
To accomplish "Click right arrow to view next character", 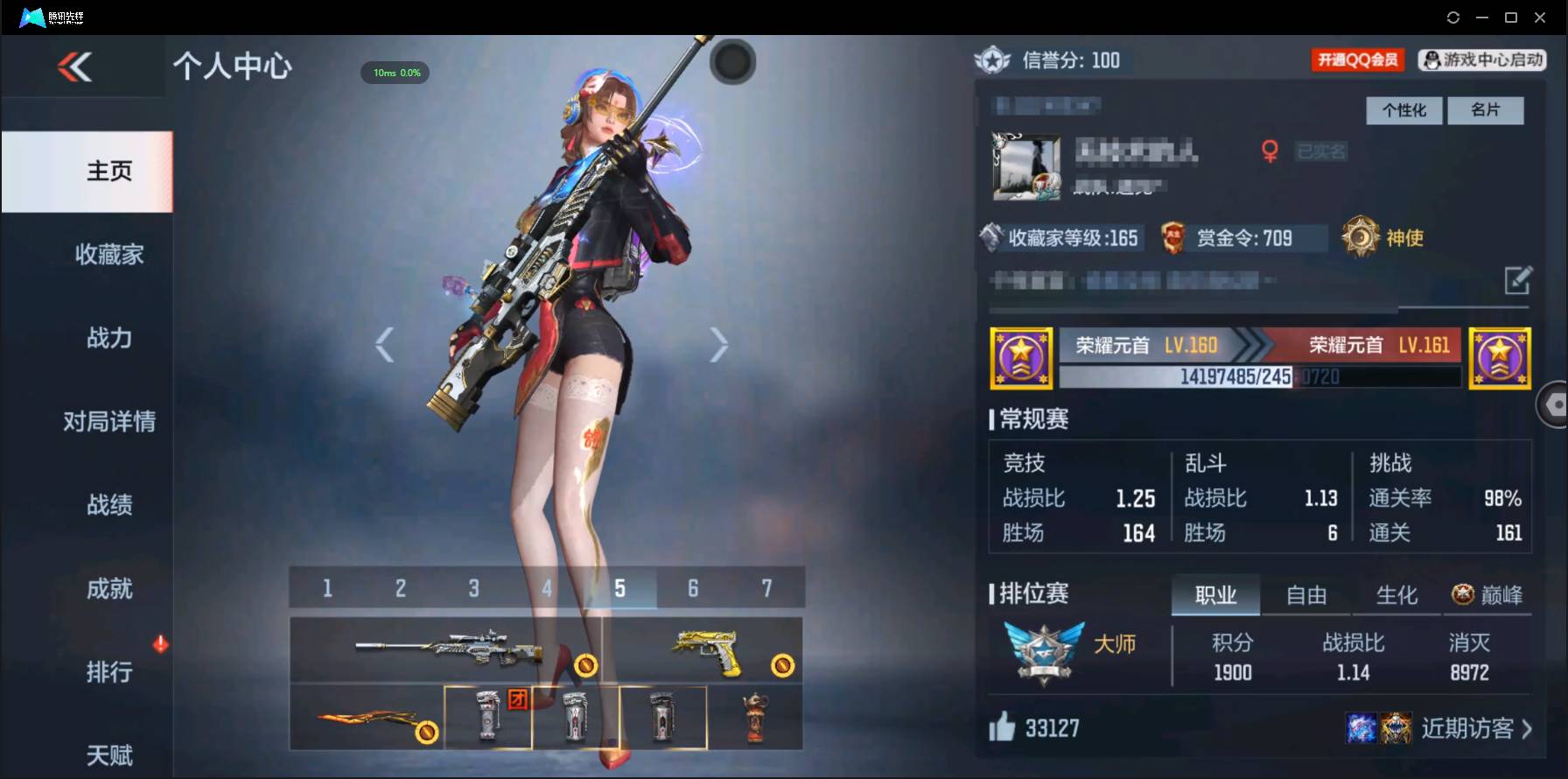I will tap(719, 344).
